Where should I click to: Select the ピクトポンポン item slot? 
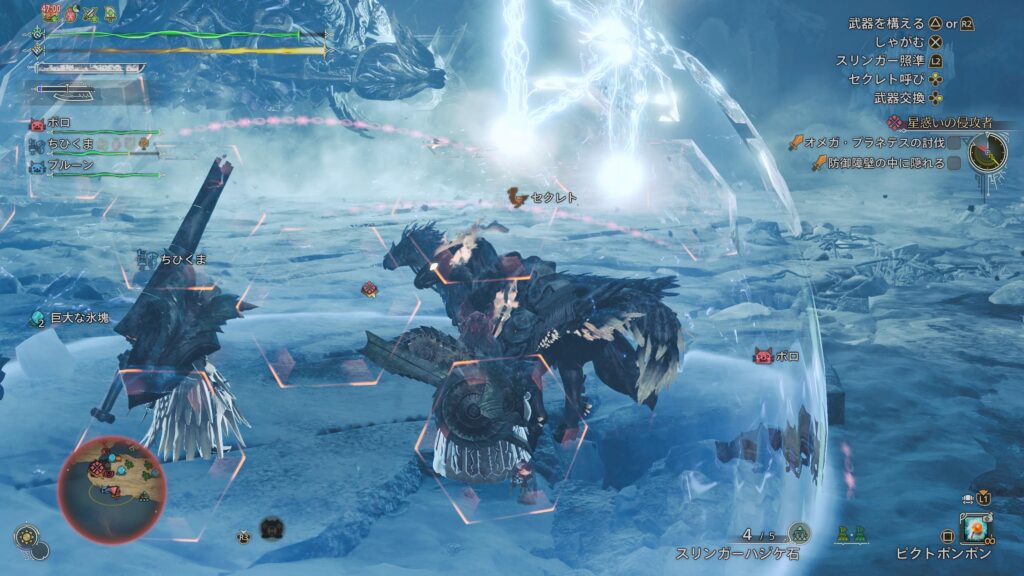(x=975, y=526)
